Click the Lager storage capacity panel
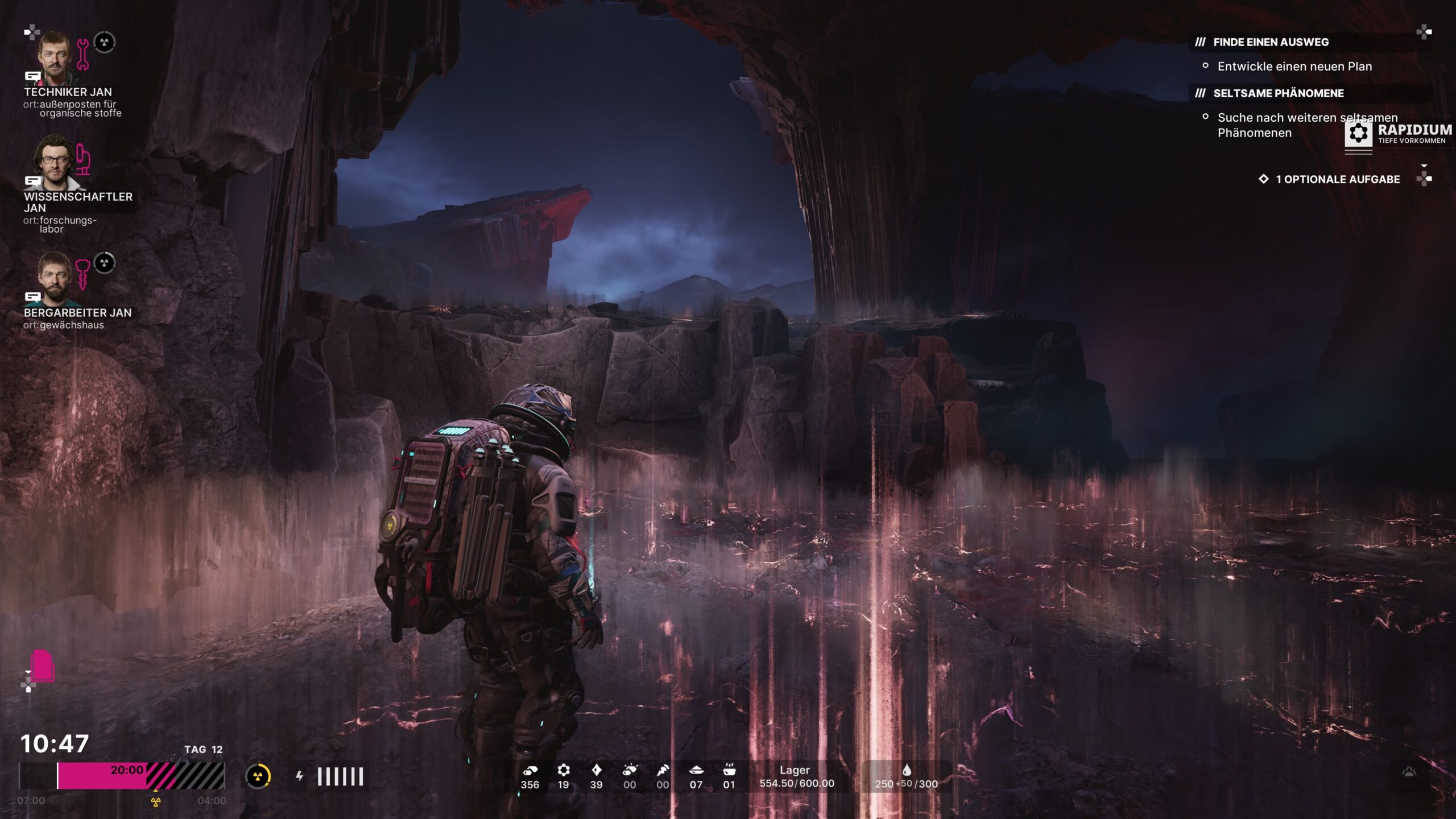 [x=796, y=777]
